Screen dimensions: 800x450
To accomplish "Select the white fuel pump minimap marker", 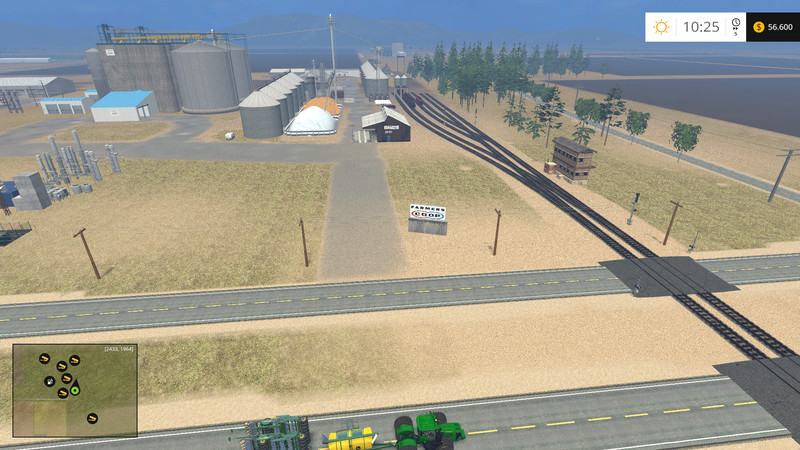I will 49,381.
